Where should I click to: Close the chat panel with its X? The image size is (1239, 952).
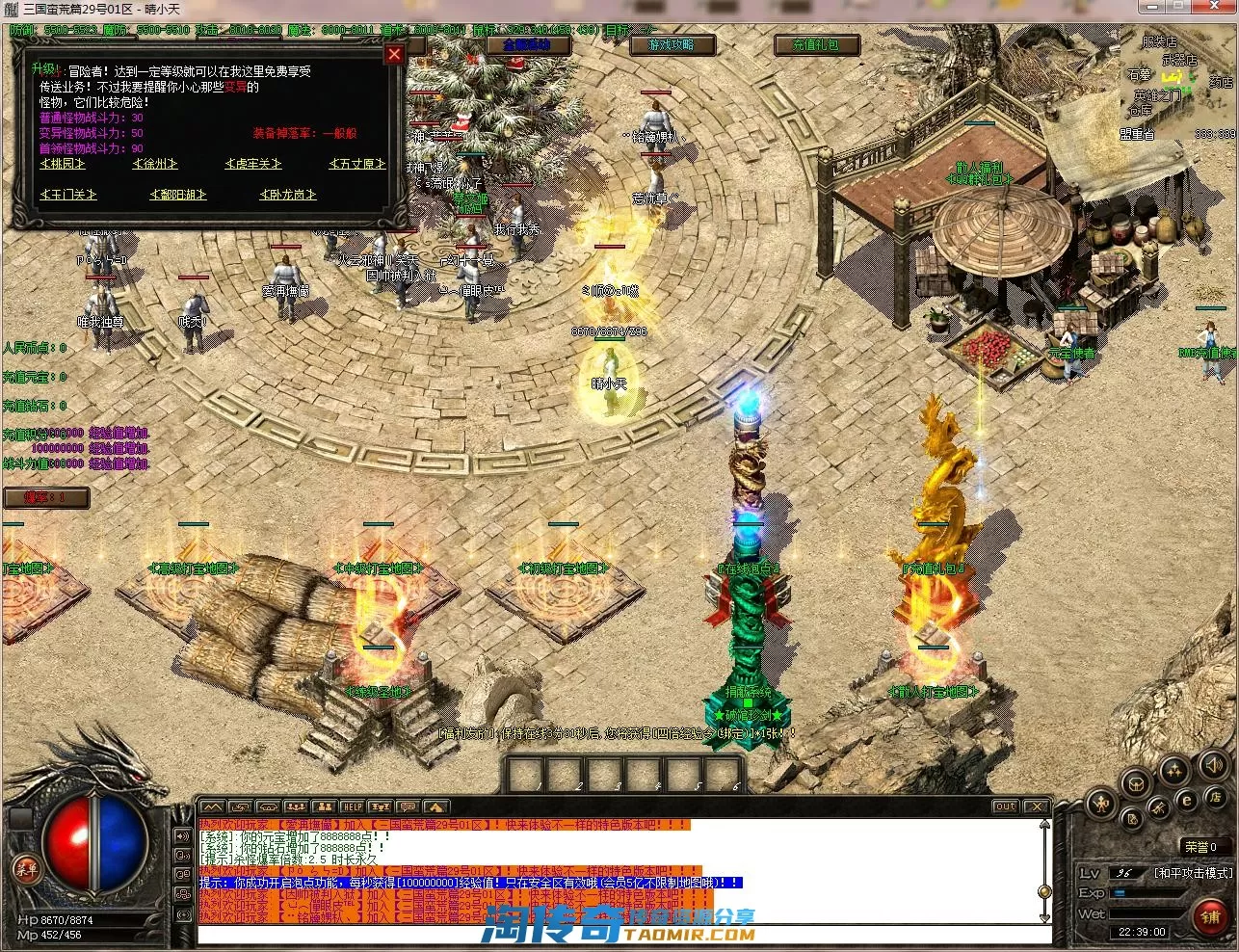[1036, 807]
